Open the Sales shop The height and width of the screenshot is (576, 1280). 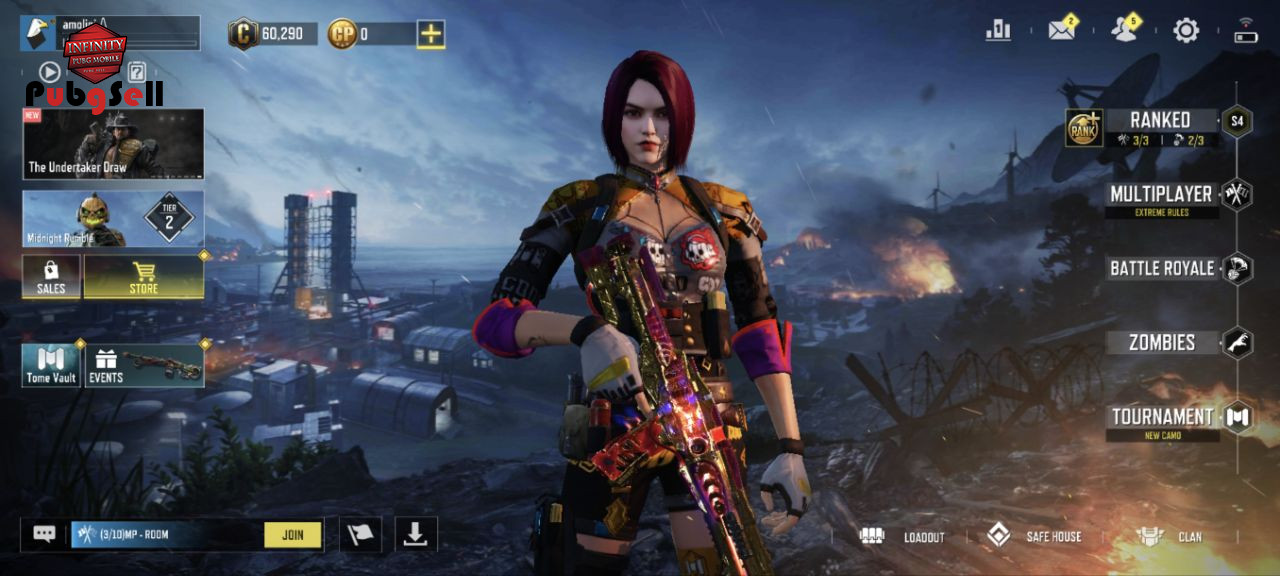[x=51, y=276]
